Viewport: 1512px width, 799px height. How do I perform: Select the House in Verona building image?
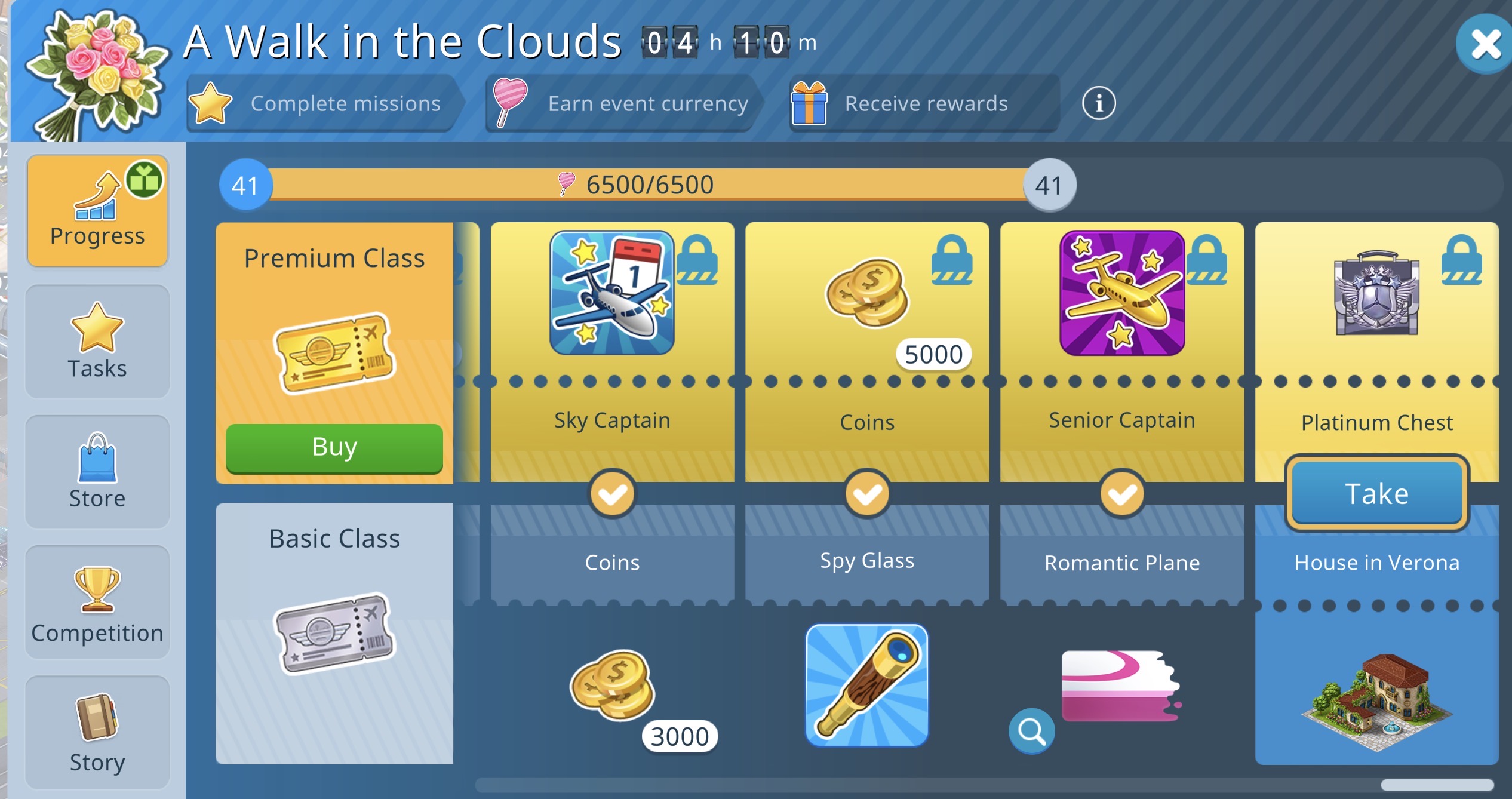[x=1376, y=699]
